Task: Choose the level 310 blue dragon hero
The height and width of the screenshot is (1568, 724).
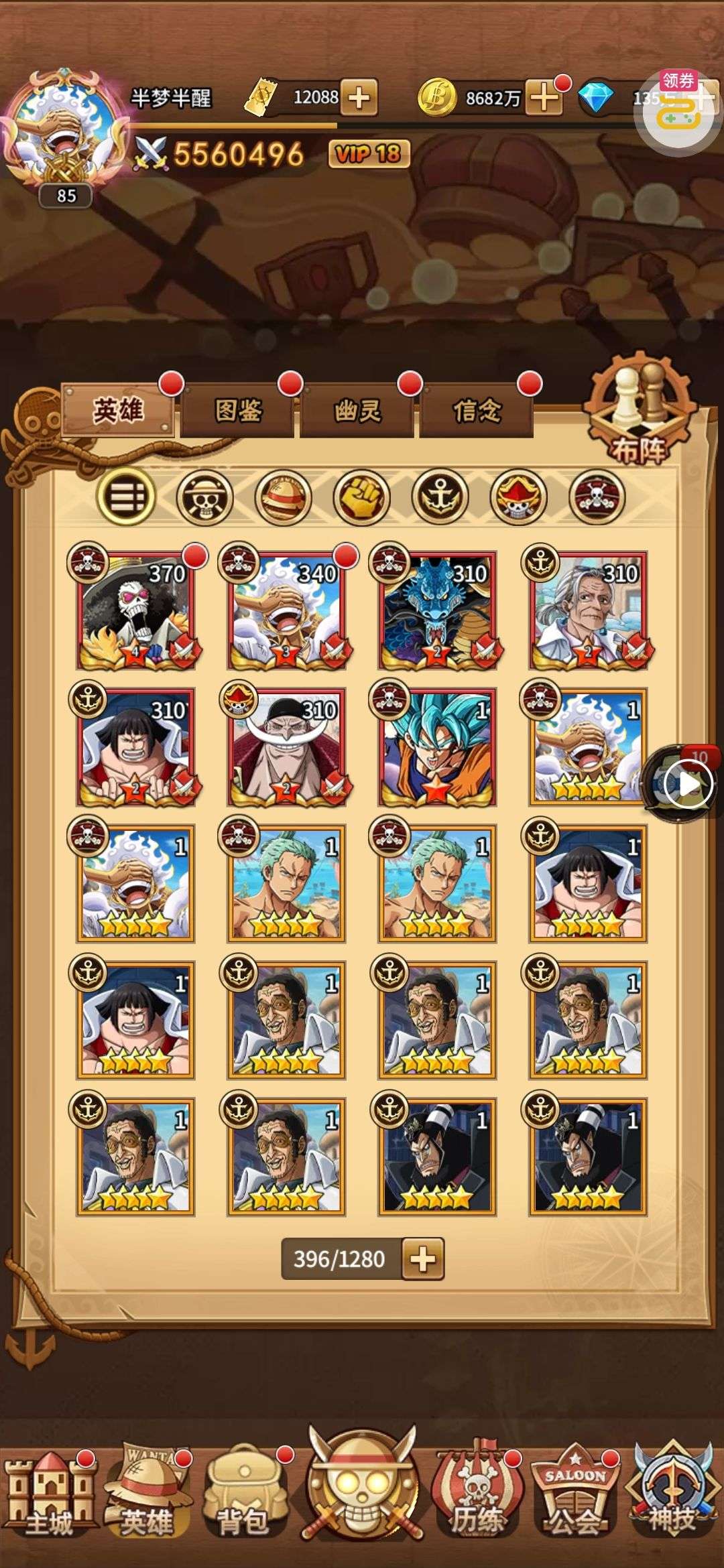Action: click(437, 610)
